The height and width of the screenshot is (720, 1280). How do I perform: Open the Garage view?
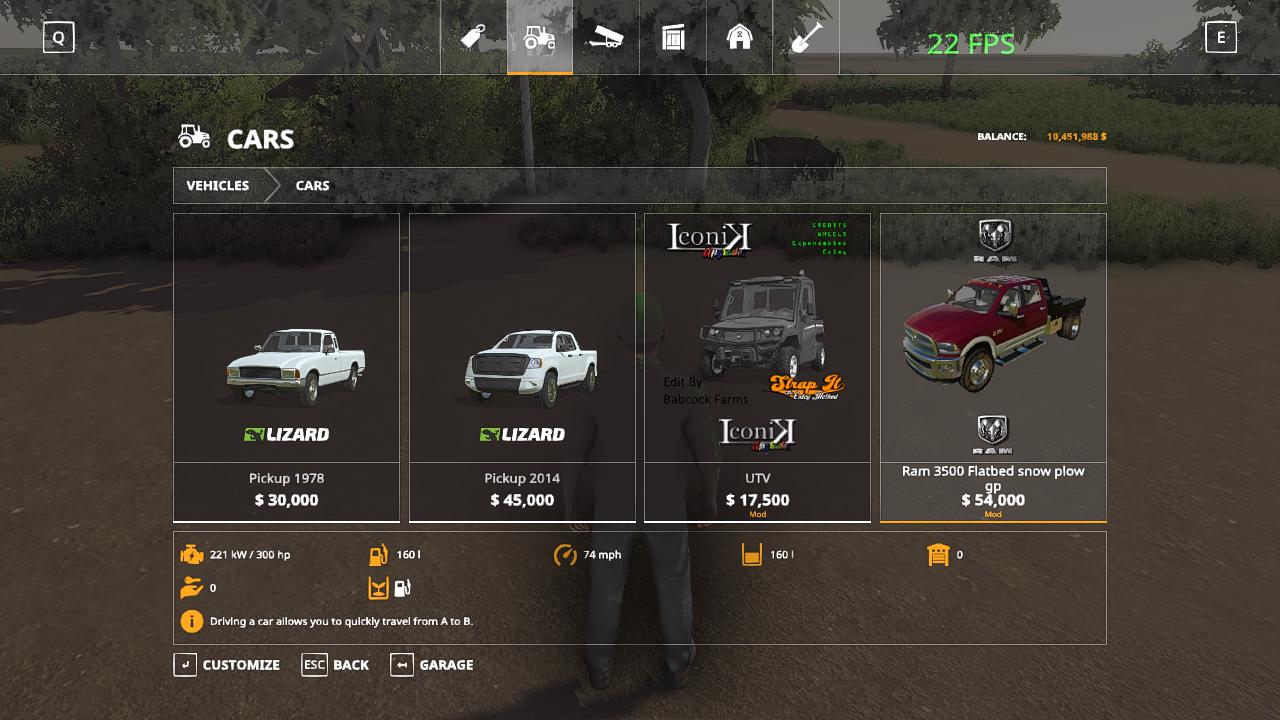433,665
